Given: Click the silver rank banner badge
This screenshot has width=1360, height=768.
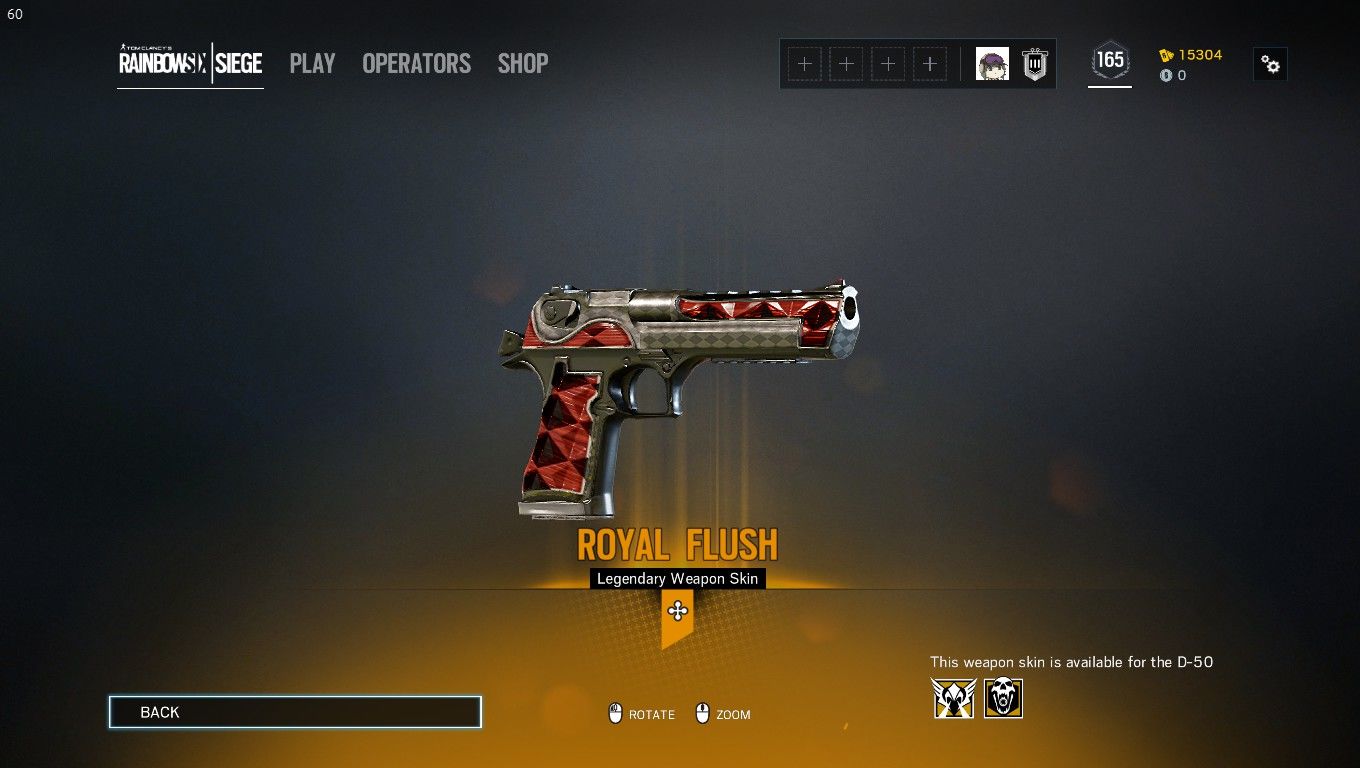Looking at the screenshot, I should tap(1035, 64).
